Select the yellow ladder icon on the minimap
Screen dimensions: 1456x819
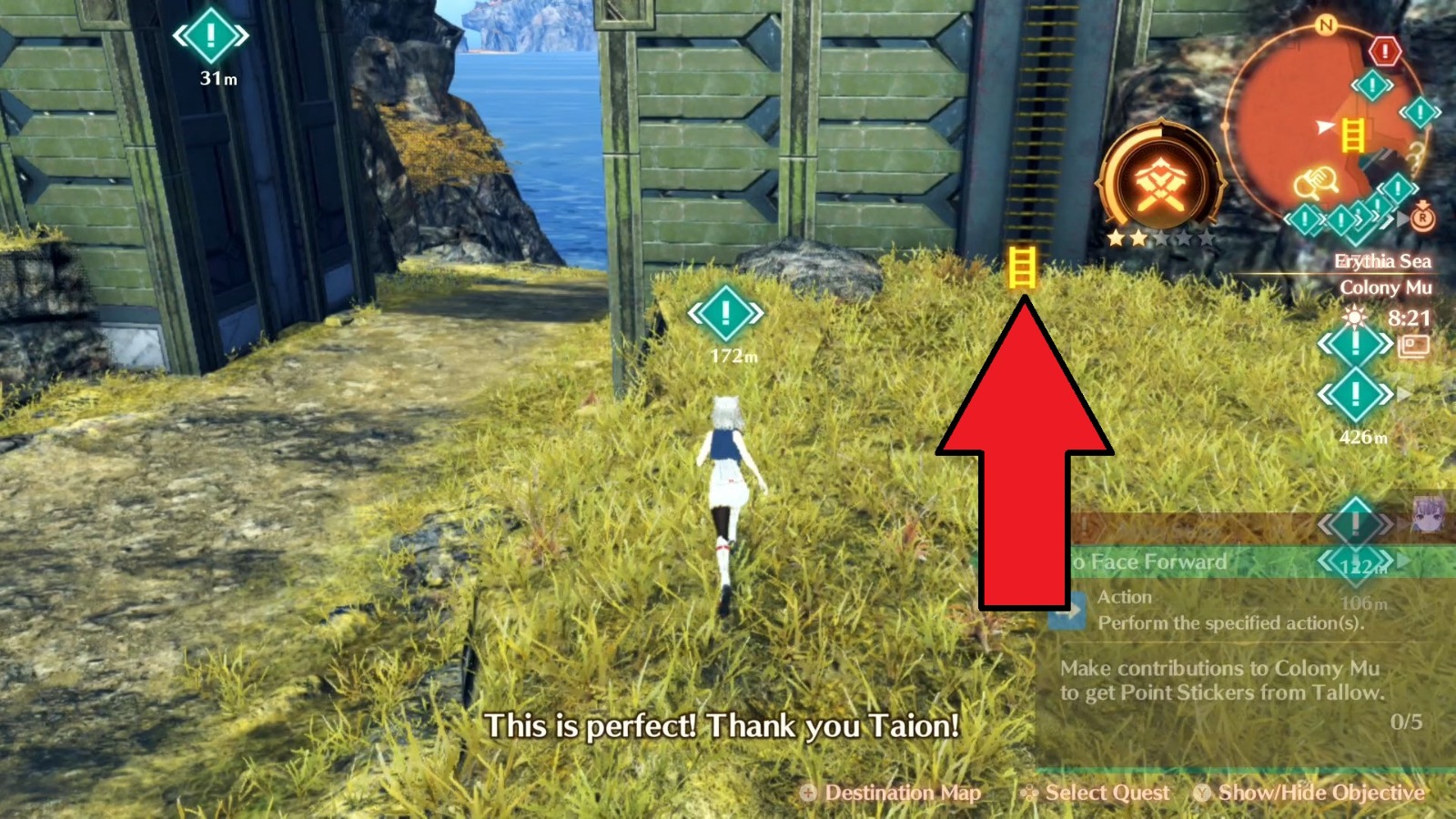tap(1353, 136)
